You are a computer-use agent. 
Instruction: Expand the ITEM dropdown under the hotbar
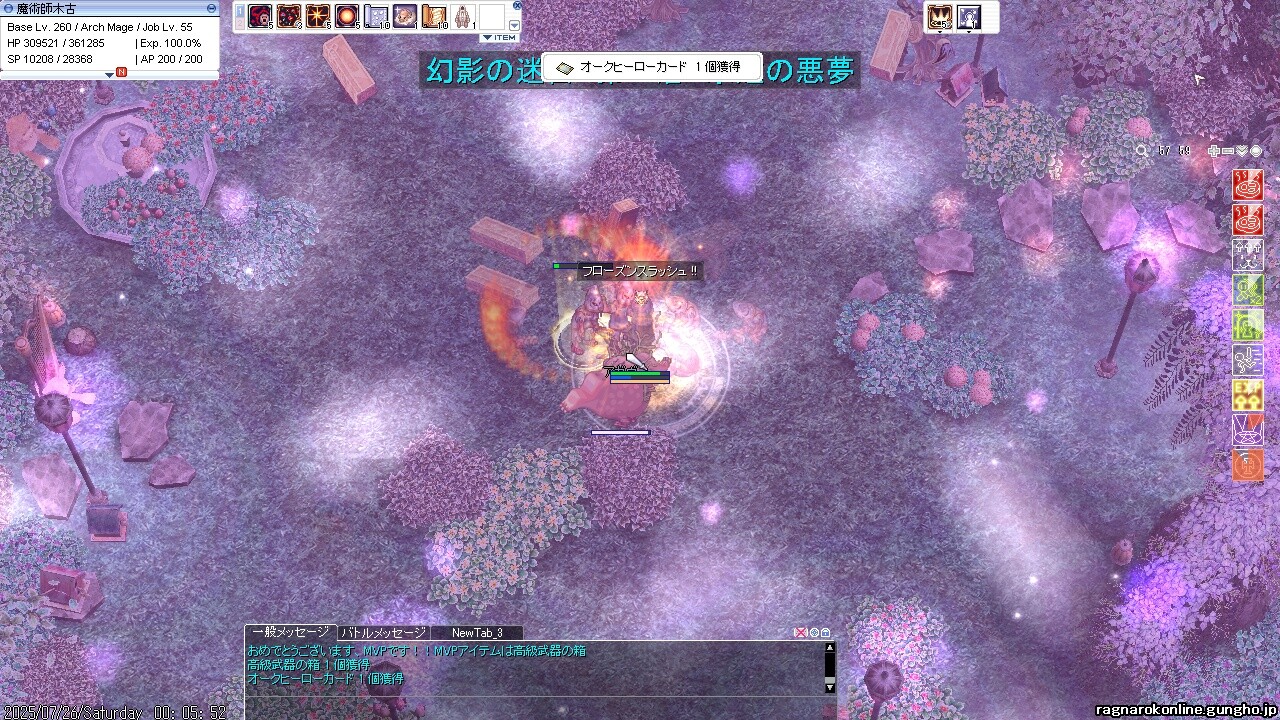(499, 38)
